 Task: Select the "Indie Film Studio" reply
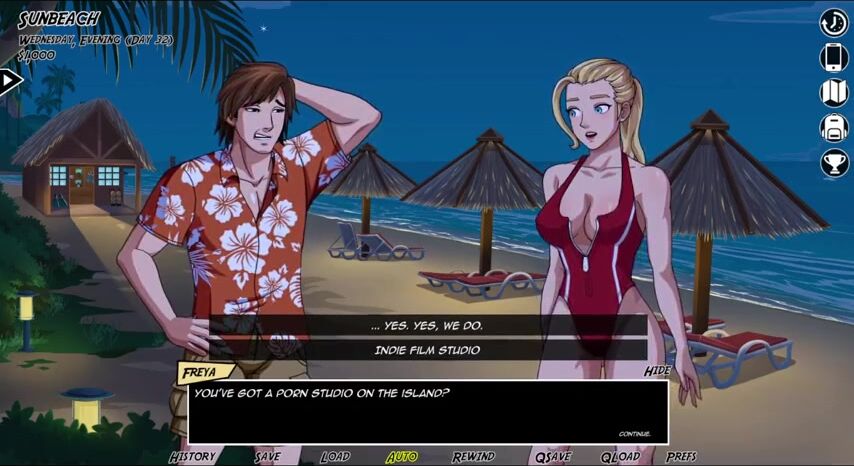pyautogui.click(x=427, y=350)
